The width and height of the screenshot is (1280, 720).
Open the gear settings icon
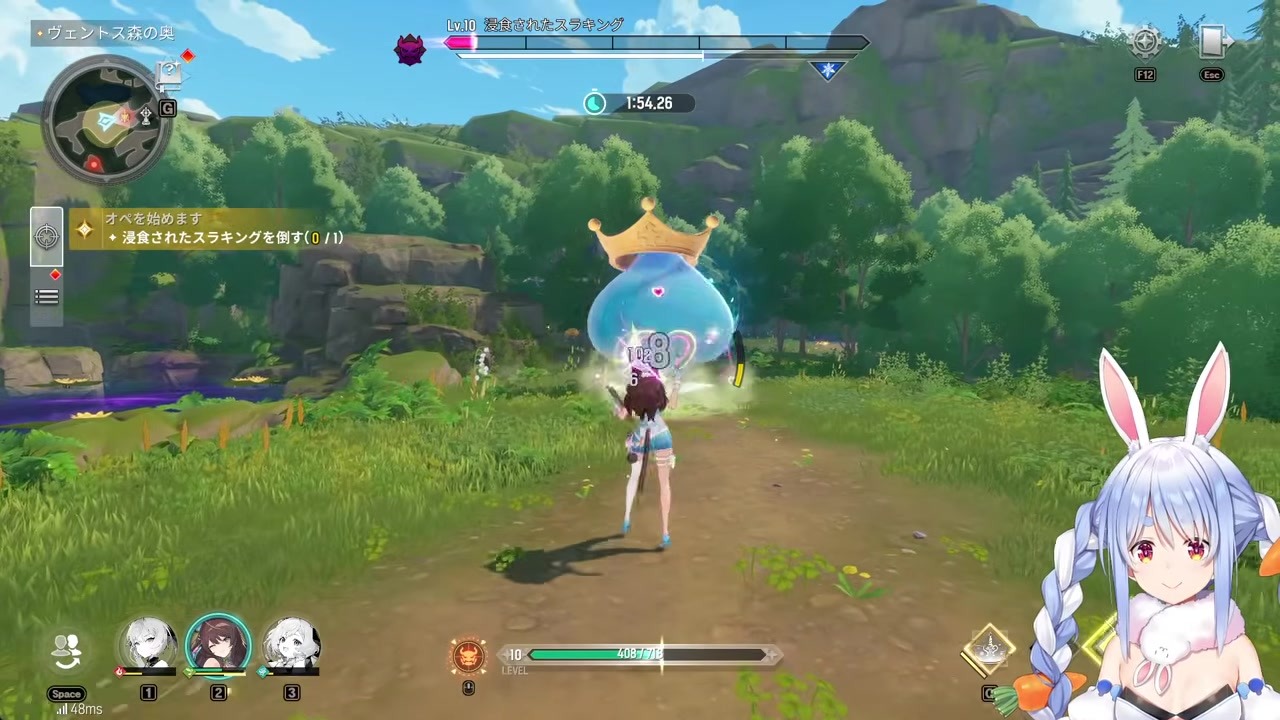(1145, 42)
